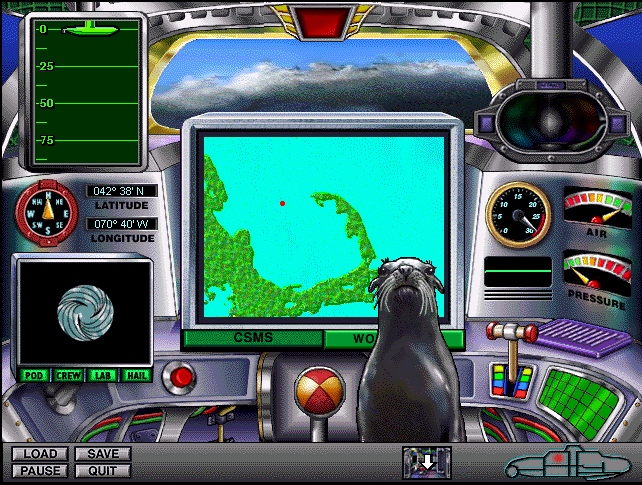Switch to the CSMS map tab

[x=252, y=338]
